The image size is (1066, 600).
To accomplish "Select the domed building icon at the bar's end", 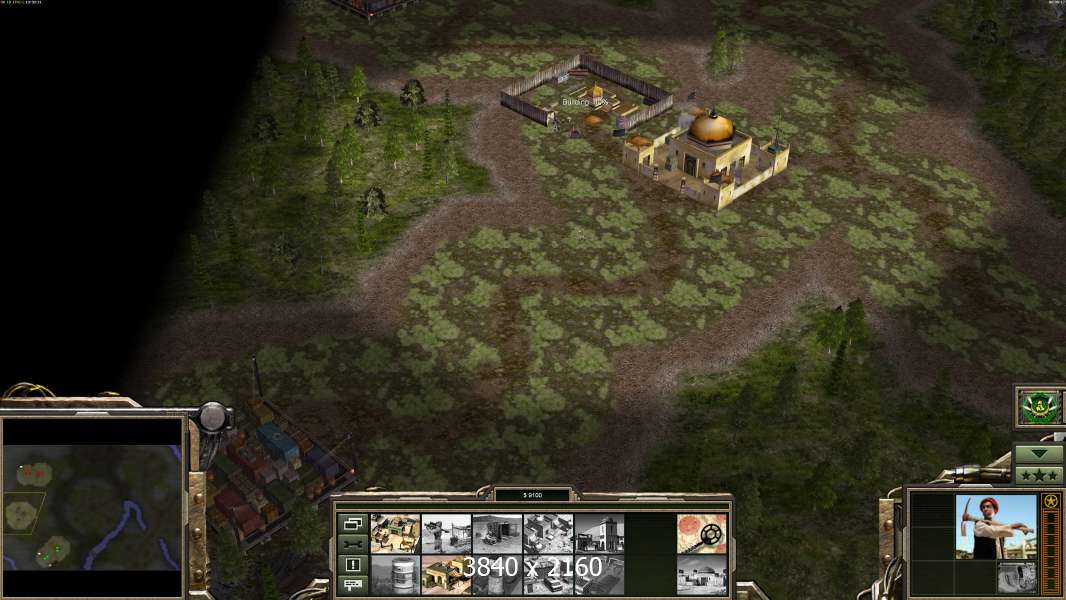I will [701, 574].
